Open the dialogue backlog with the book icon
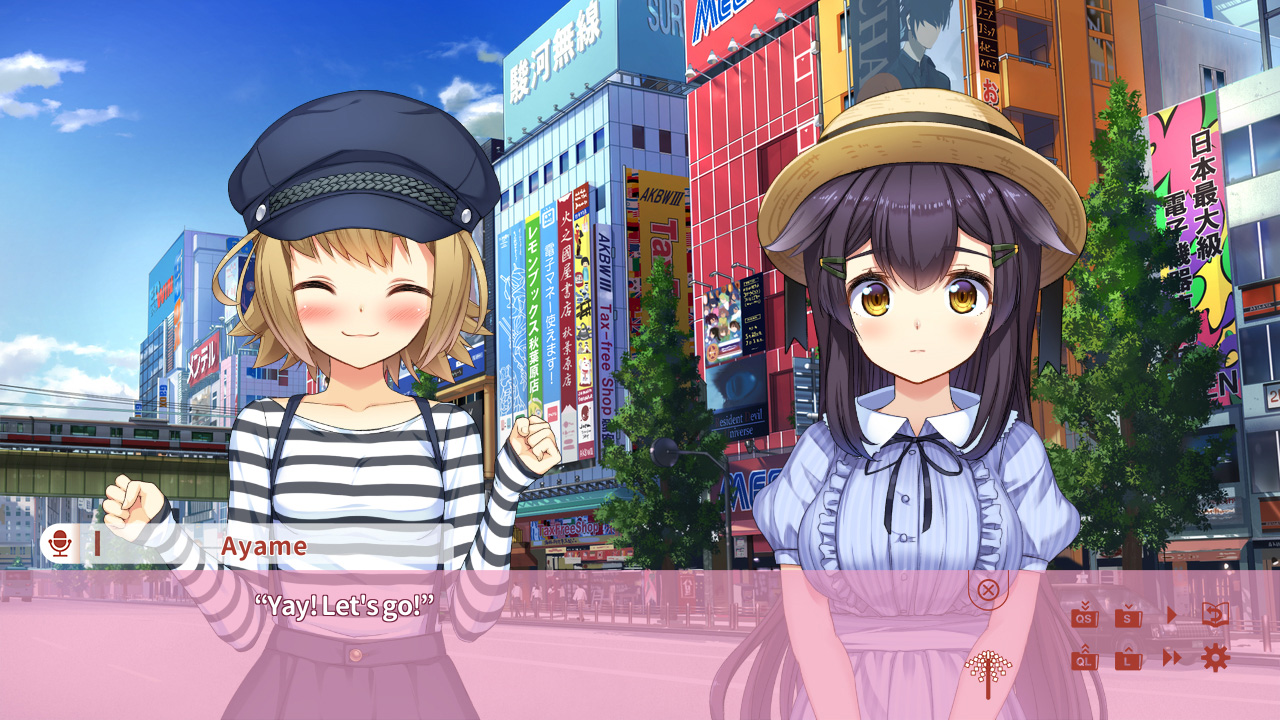Viewport: 1280px width, 720px height. [1215, 613]
